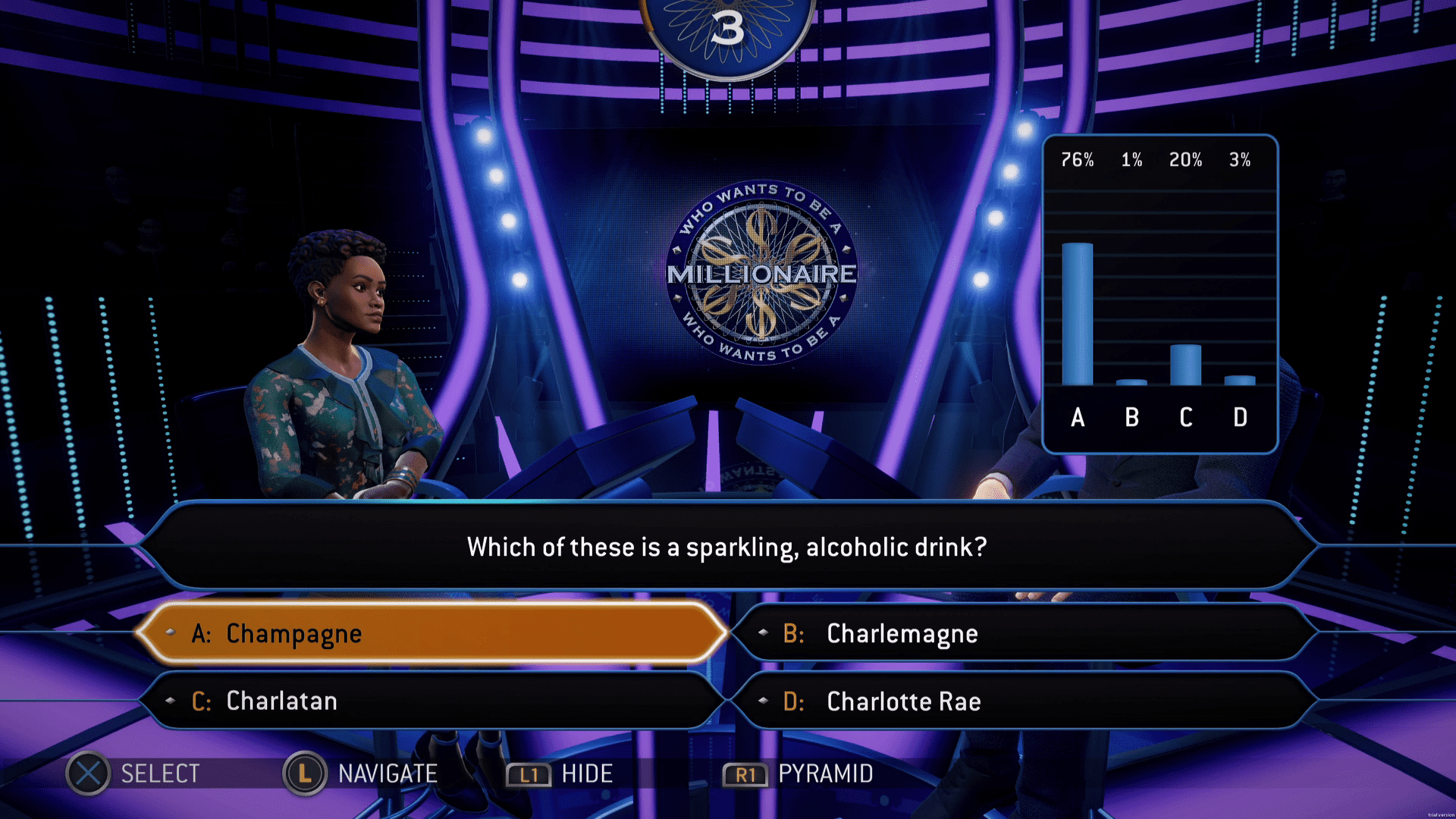The width and height of the screenshot is (1456, 819).
Task: Click the diamond arrow beside answer A
Action: (168, 633)
